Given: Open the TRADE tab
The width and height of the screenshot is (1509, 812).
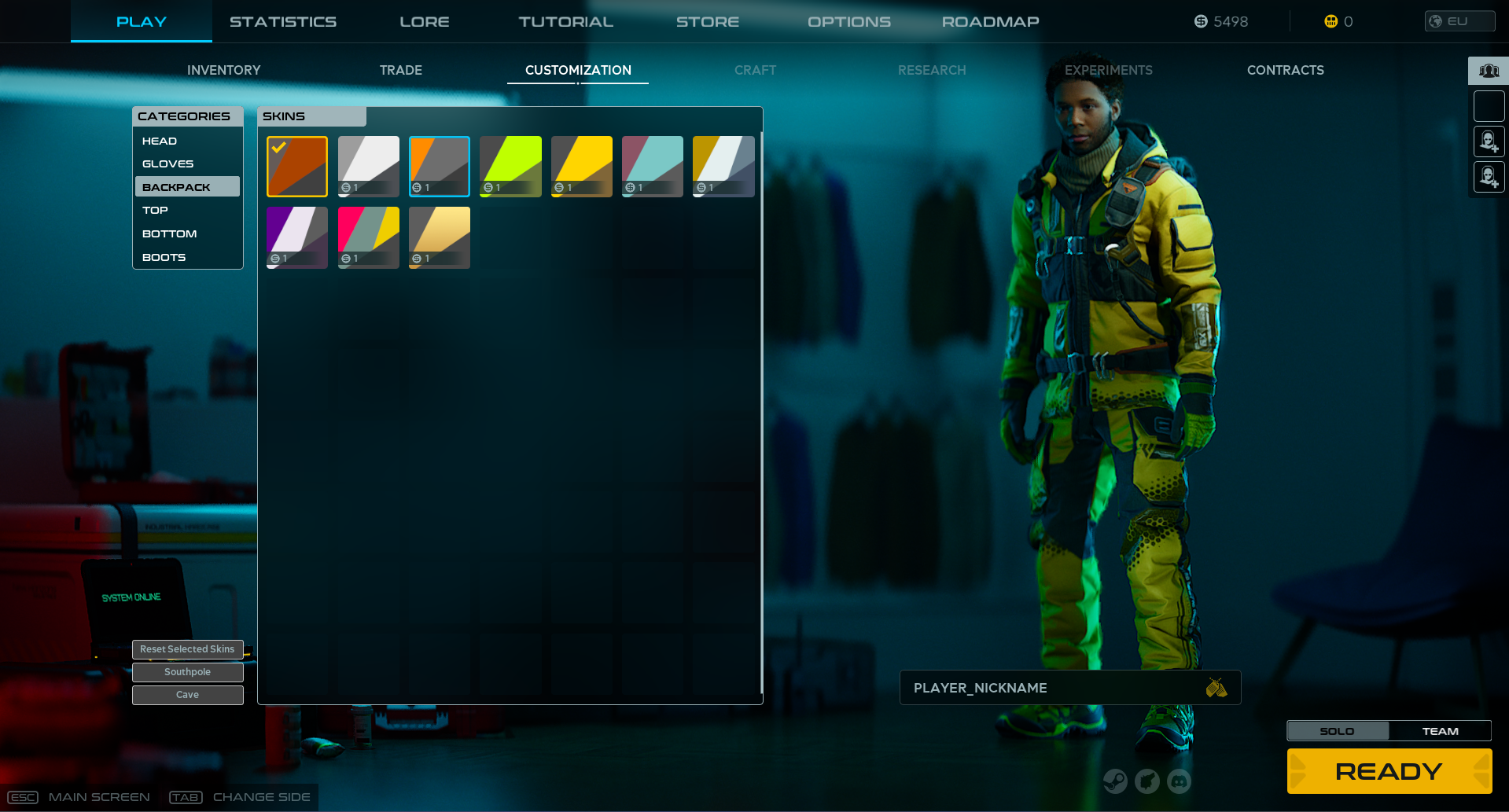Looking at the screenshot, I should click(400, 70).
